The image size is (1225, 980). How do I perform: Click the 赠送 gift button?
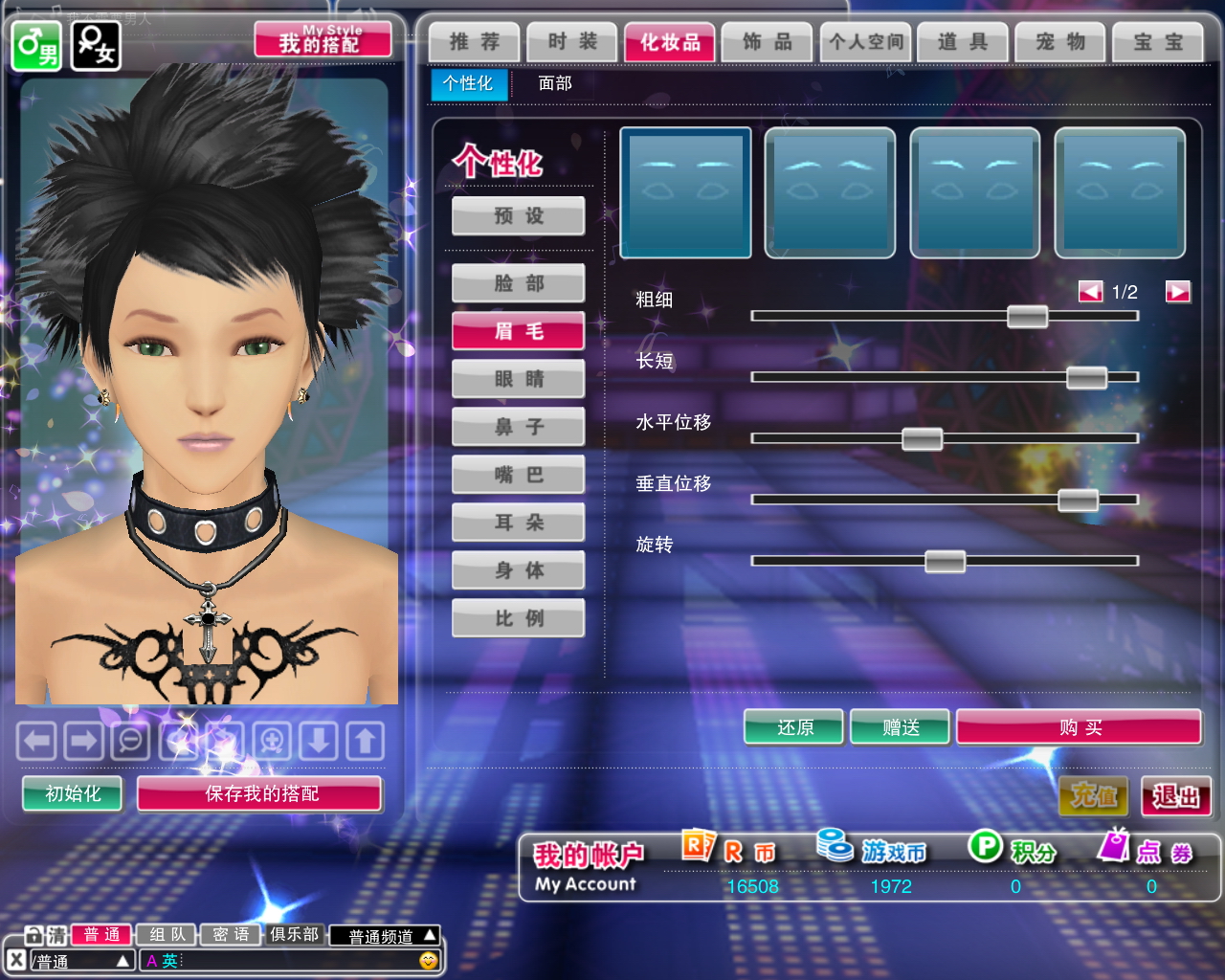click(901, 728)
